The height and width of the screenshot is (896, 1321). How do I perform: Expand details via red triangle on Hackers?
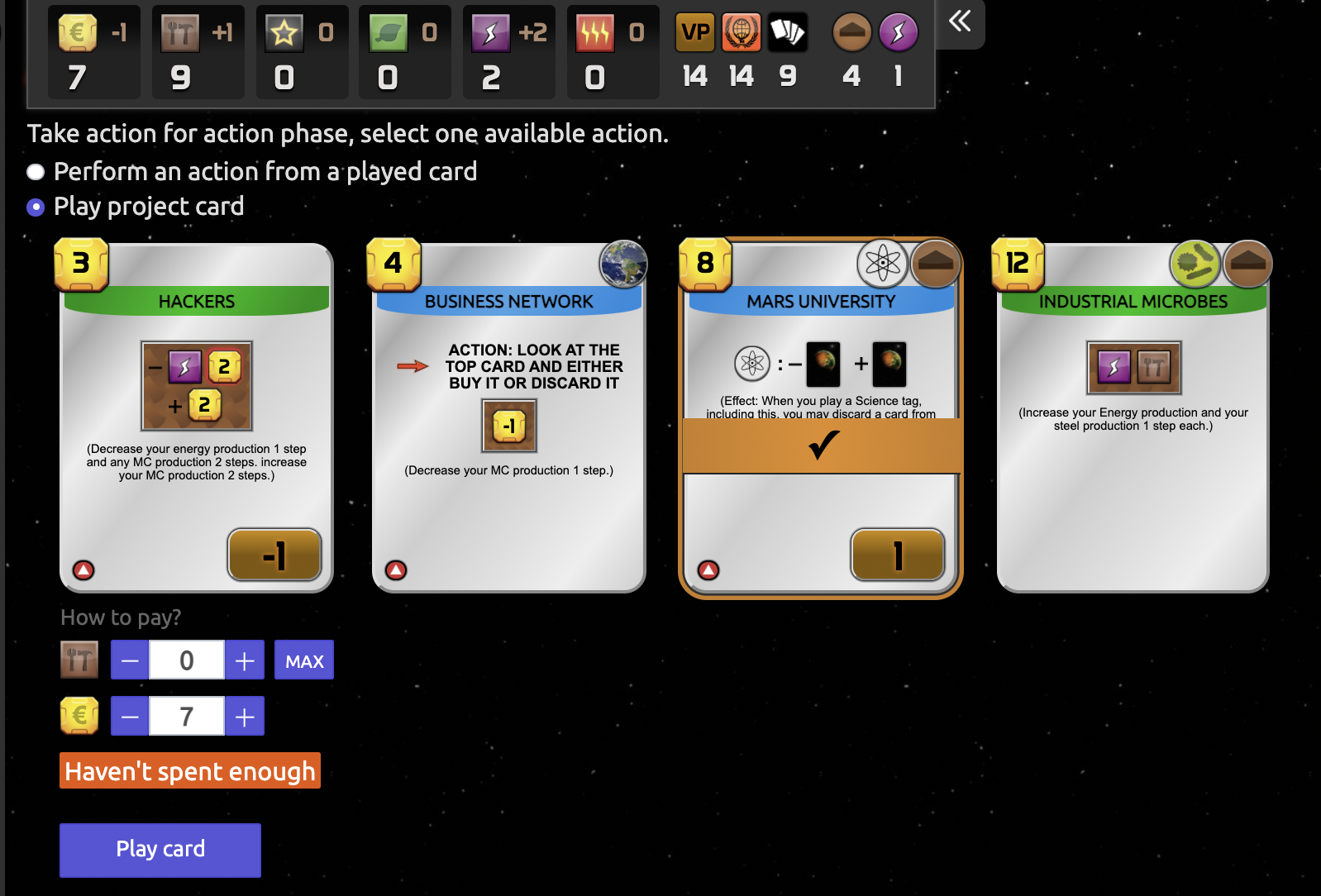click(x=83, y=569)
